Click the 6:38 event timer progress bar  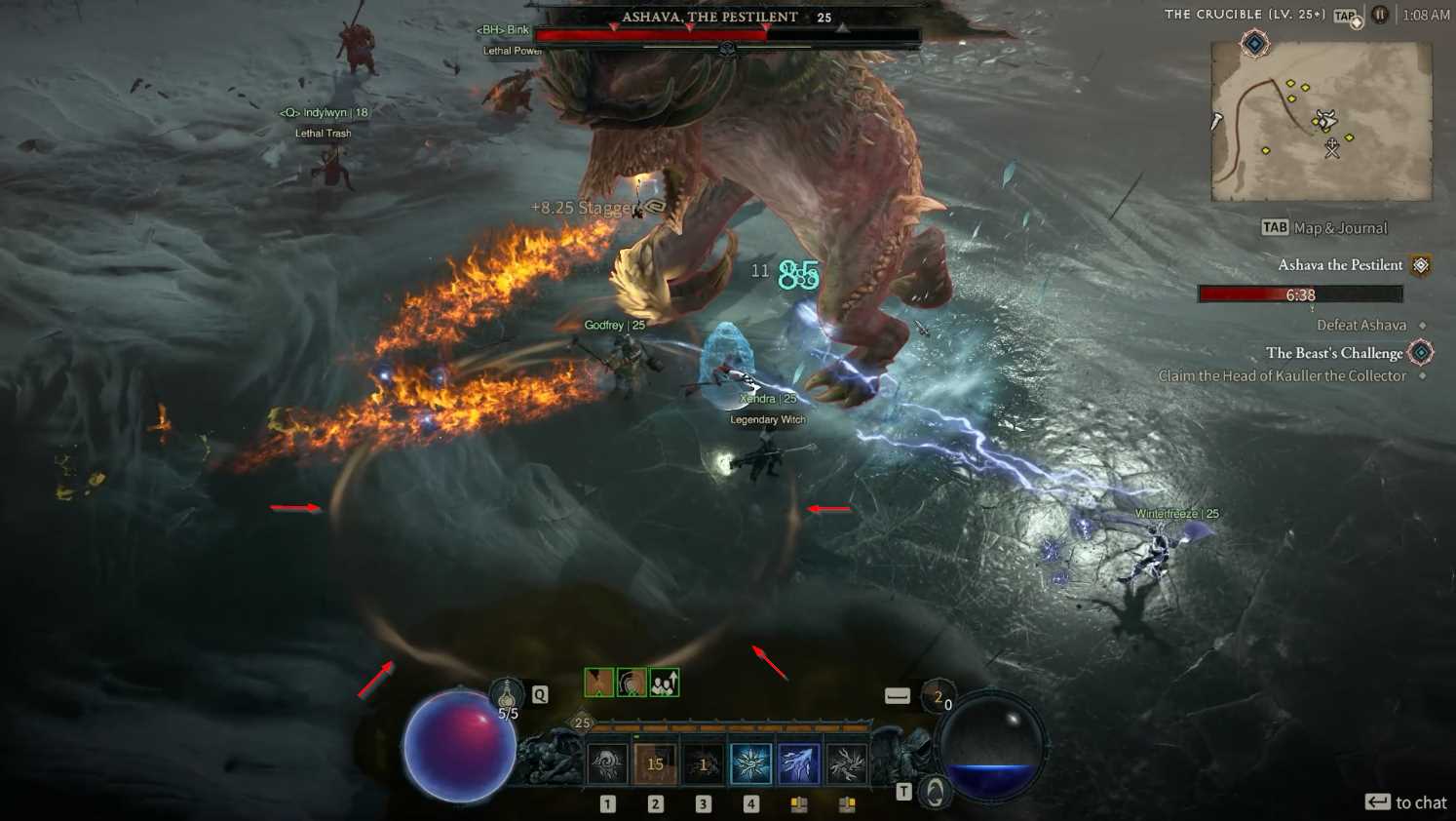[x=1299, y=293]
